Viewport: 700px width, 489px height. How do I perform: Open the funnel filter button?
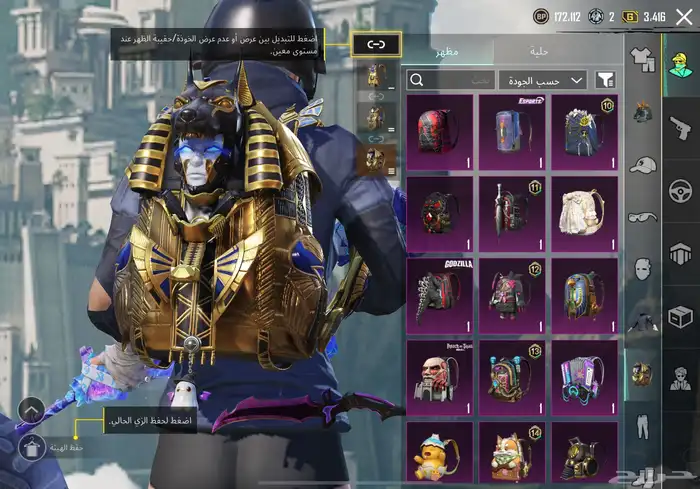tap(605, 80)
